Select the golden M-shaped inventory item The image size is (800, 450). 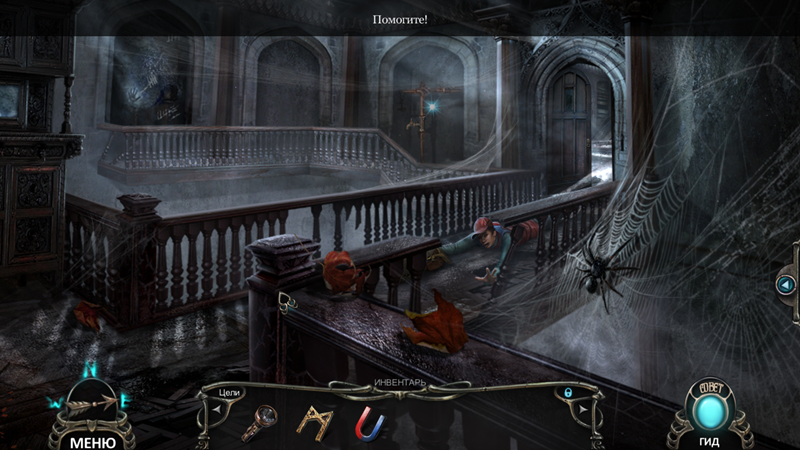click(315, 422)
